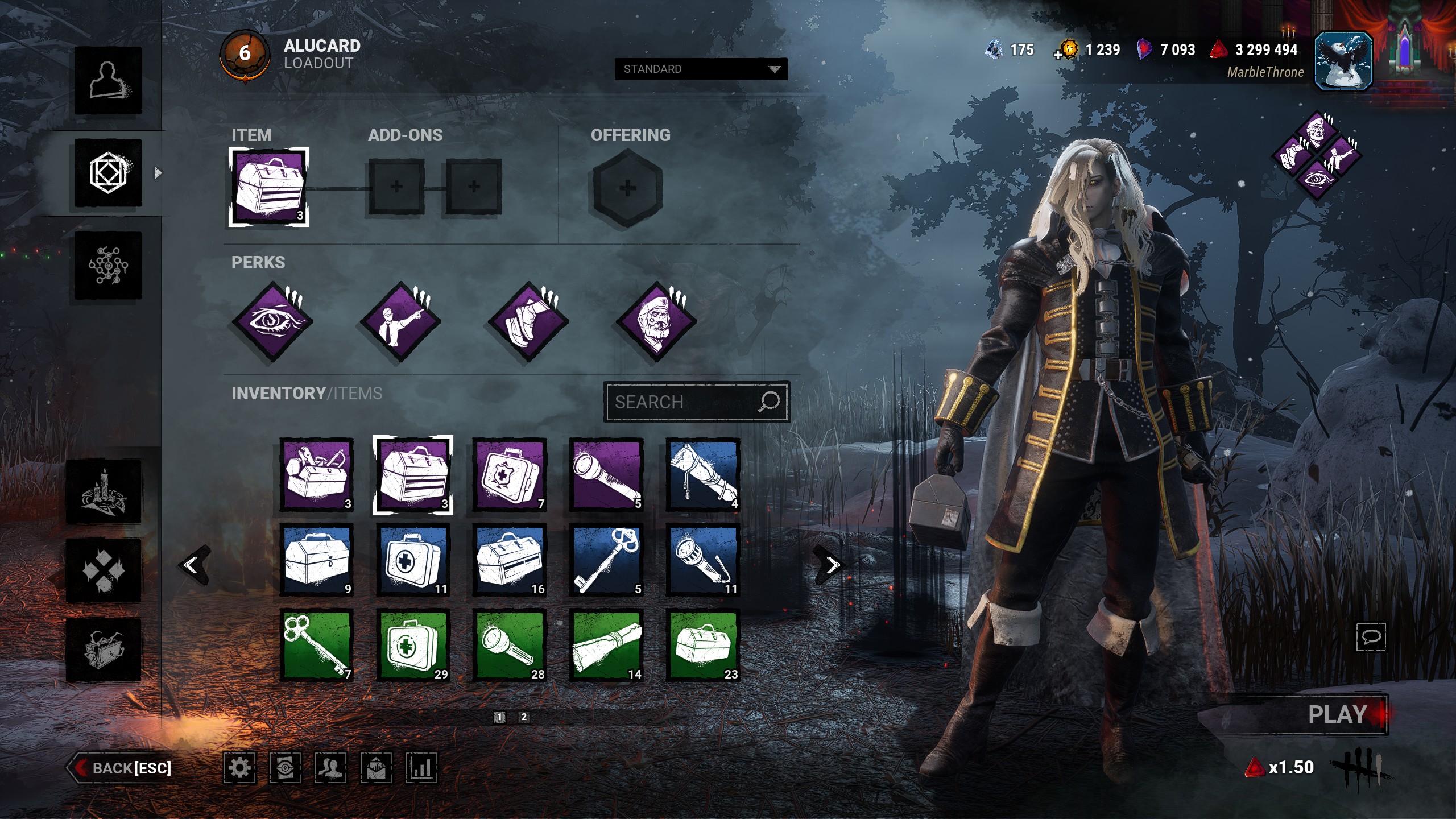1456x819 pixels.
Task: Open the chat bubble icon
Action: 1371,636
